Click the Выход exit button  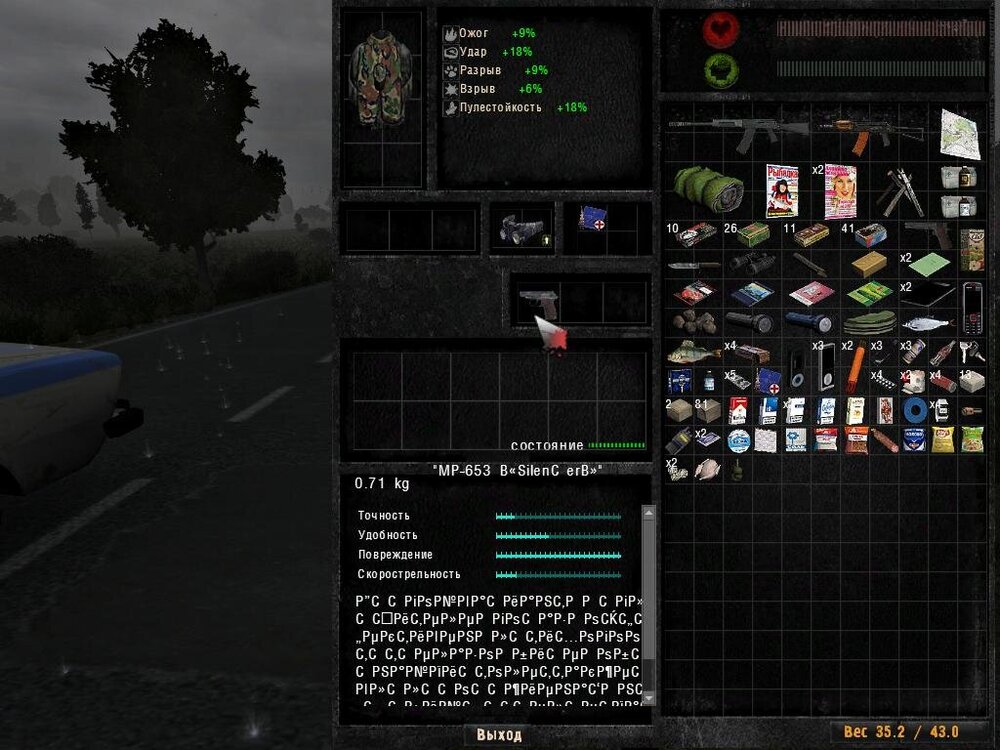point(499,735)
